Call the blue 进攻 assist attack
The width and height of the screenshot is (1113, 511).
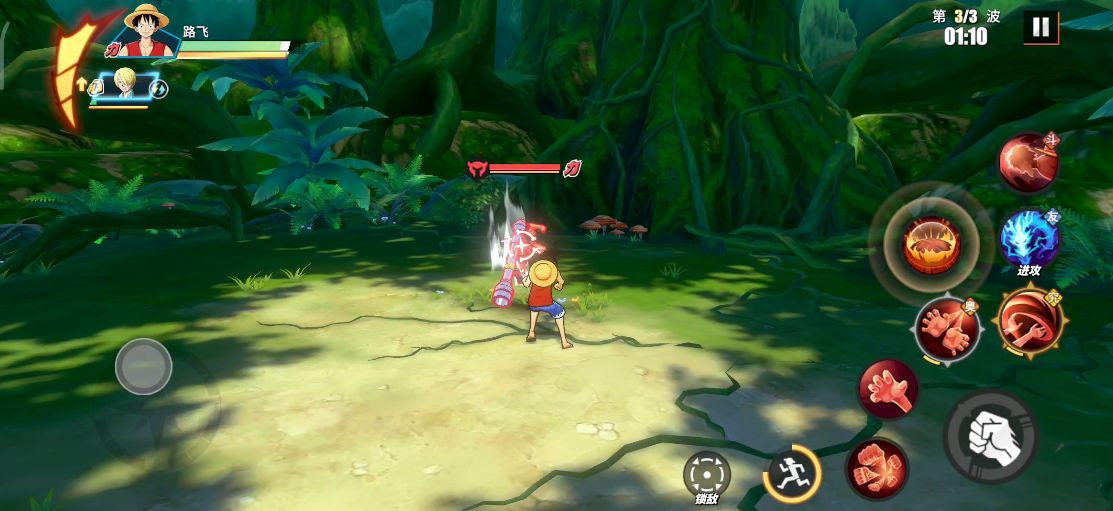coord(1029,239)
